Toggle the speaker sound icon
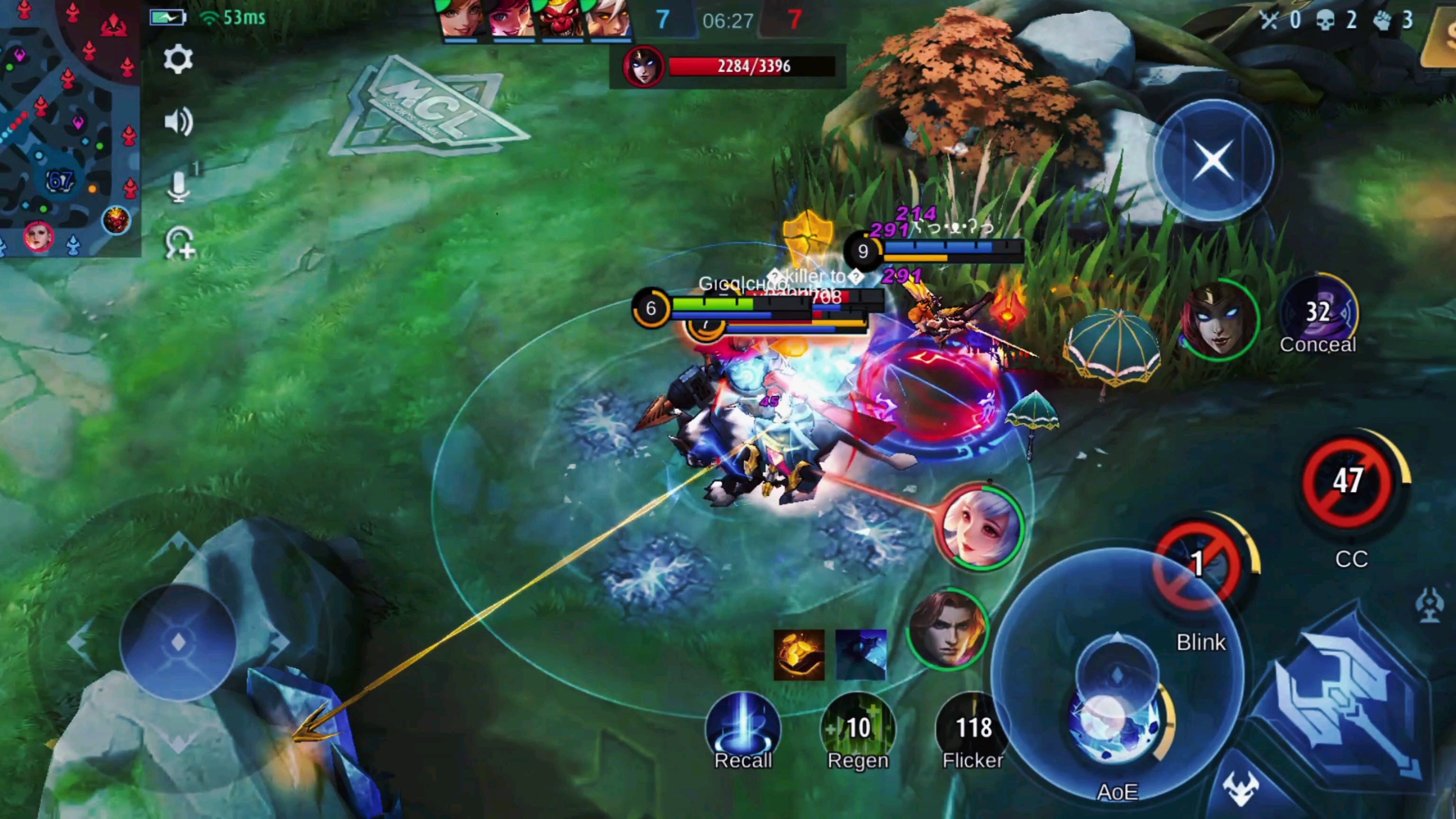This screenshot has width=1456, height=819. point(178,121)
